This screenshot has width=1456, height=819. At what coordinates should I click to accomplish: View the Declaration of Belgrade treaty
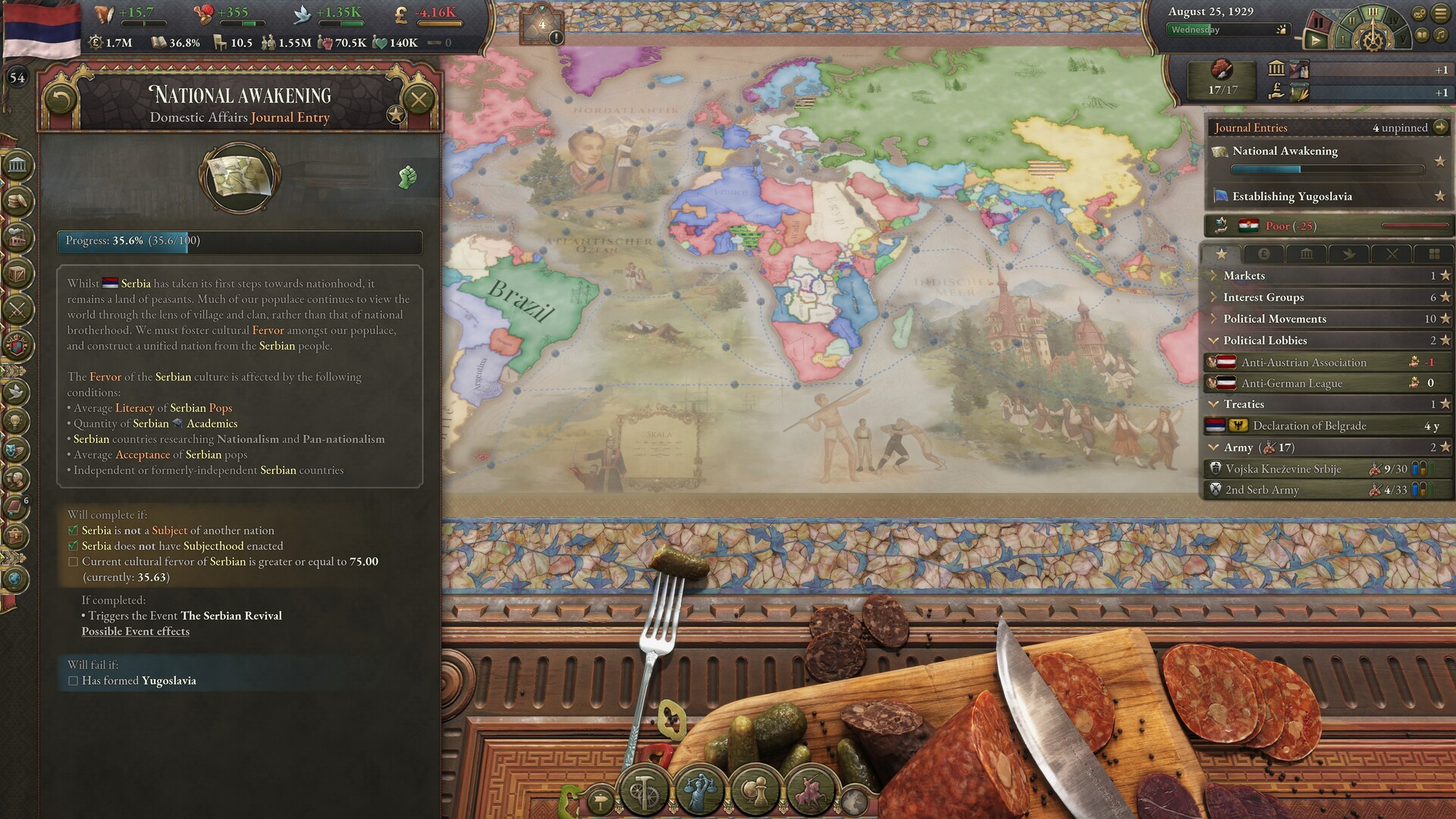[1309, 426]
